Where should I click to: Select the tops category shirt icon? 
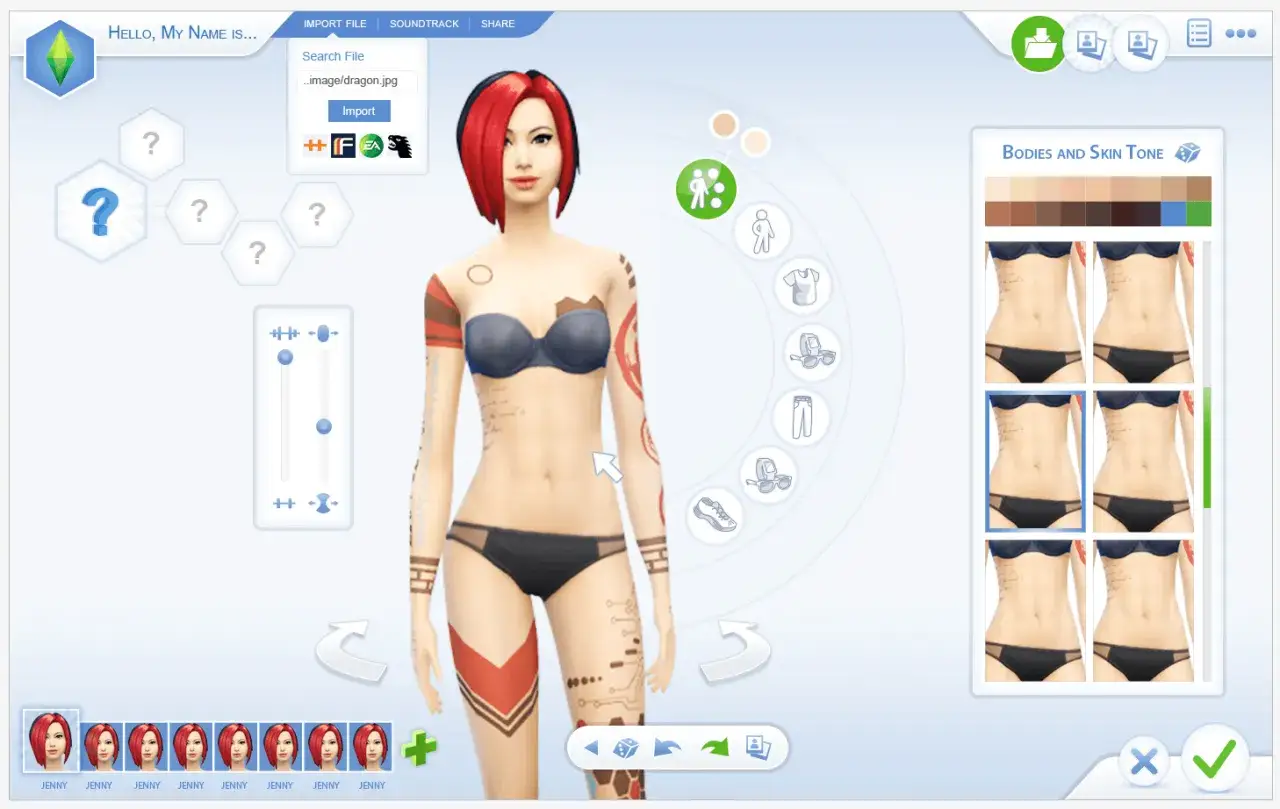pyautogui.click(x=803, y=287)
